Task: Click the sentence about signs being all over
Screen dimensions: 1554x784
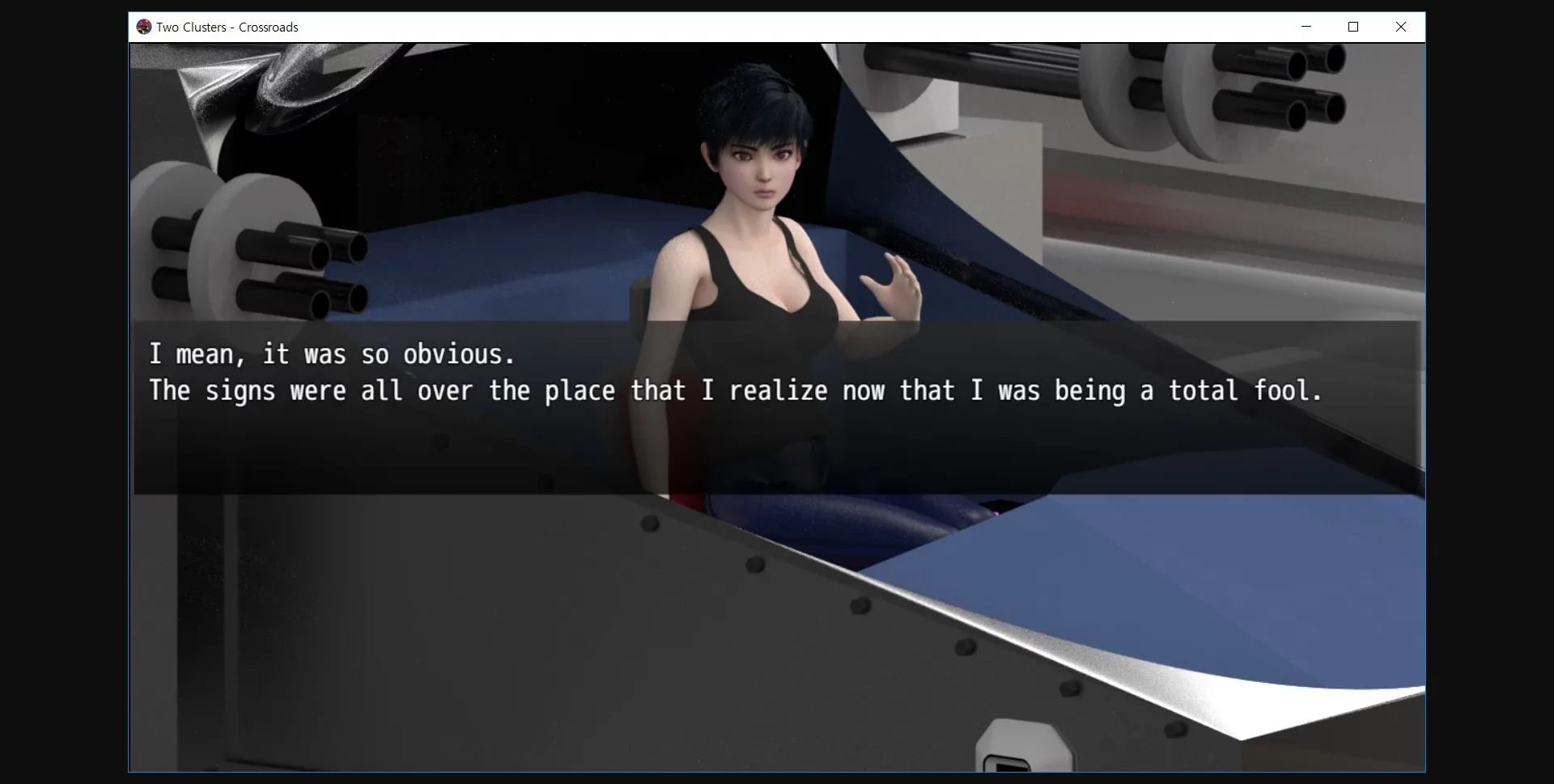Action: coord(737,391)
